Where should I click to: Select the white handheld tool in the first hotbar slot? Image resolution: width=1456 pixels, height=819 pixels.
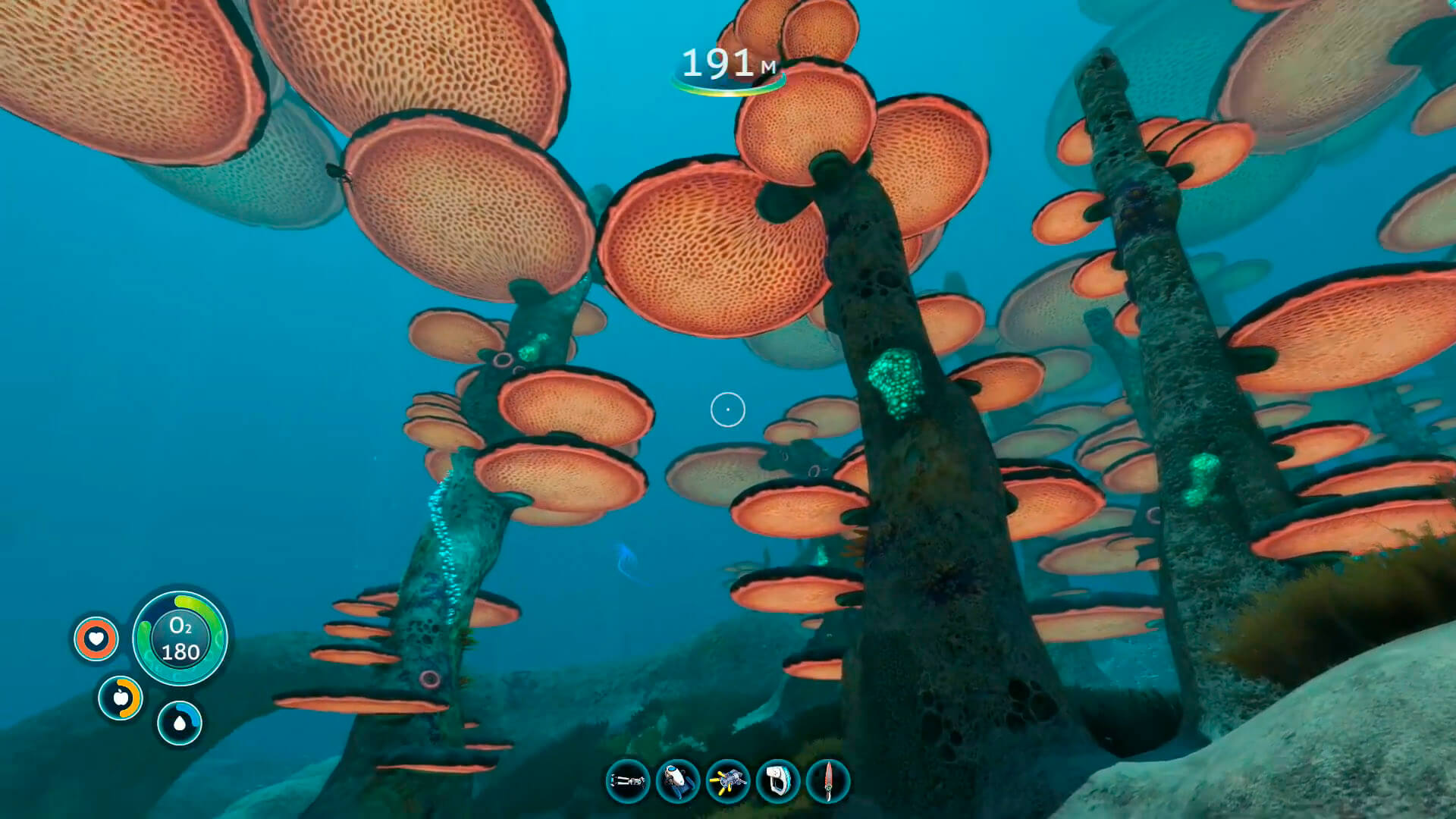tap(628, 781)
